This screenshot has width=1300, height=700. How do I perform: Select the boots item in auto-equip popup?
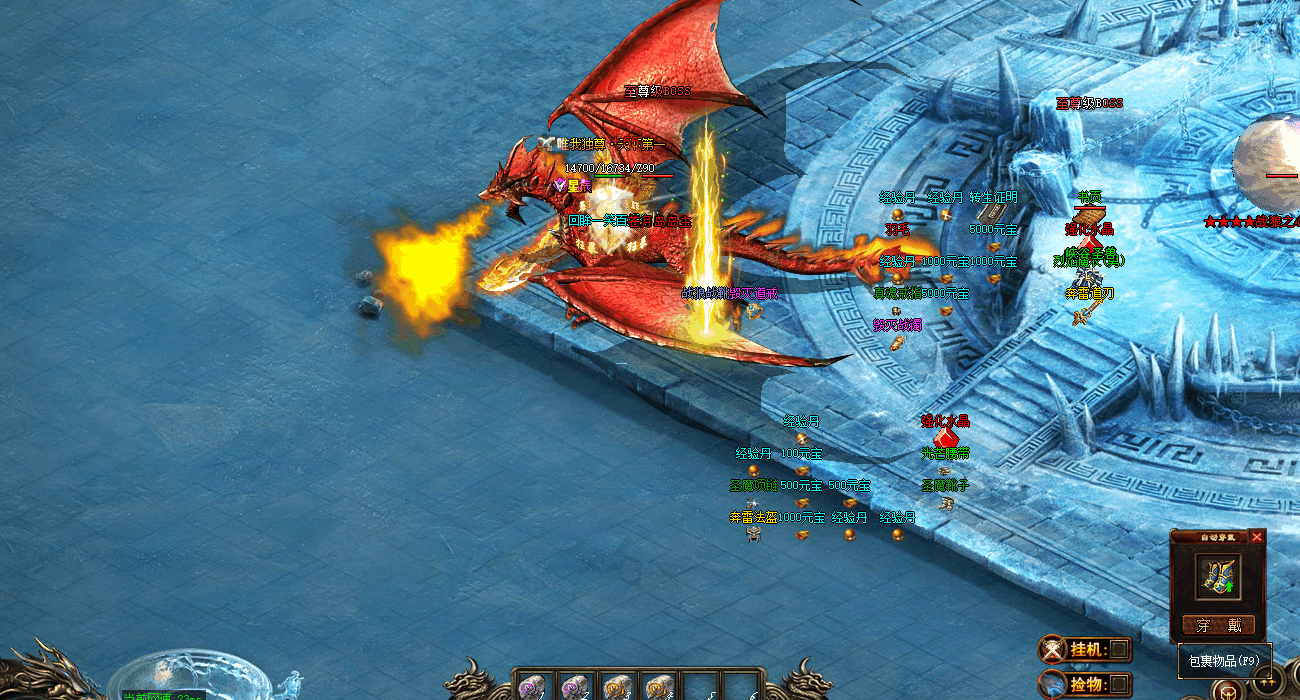[1218, 577]
